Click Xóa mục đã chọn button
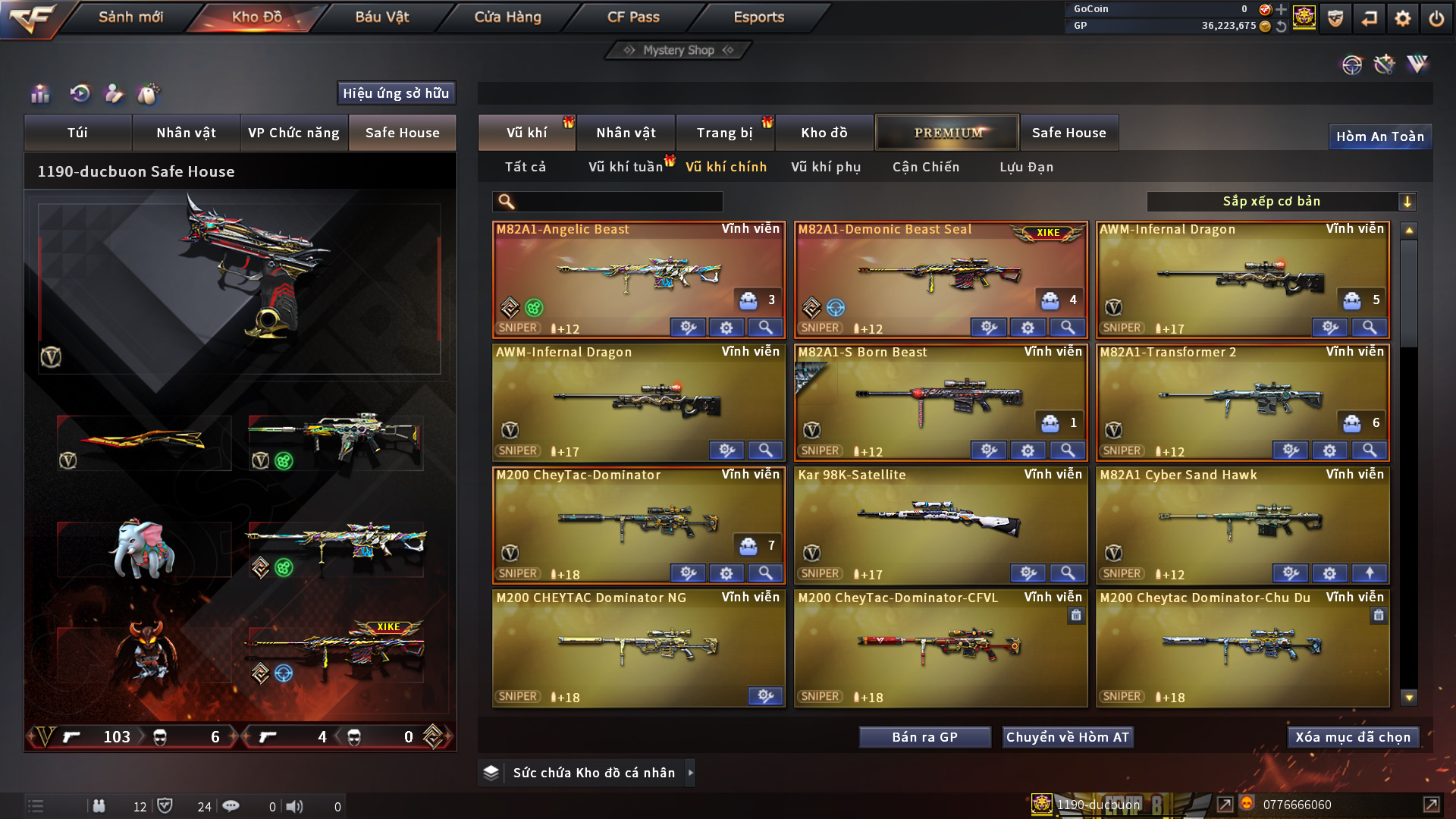The width and height of the screenshot is (1456, 819). pyautogui.click(x=1353, y=737)
